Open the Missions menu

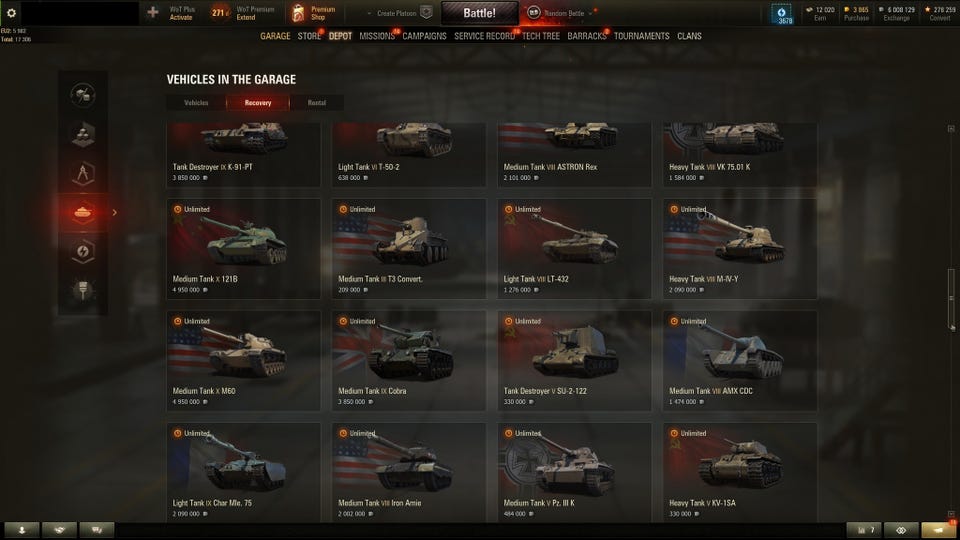pos(377,36)
